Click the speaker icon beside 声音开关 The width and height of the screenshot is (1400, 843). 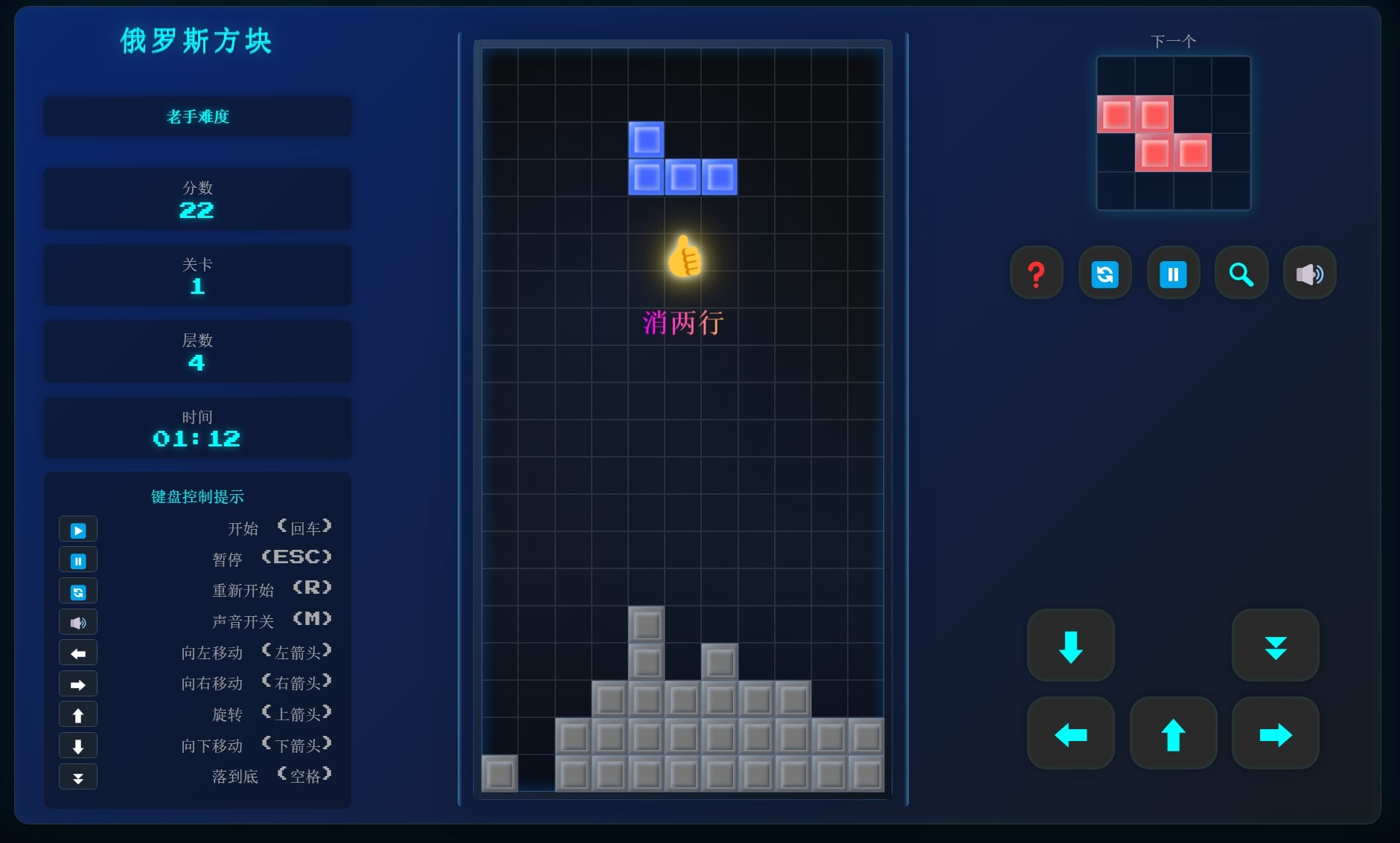[x=78, y=622]
